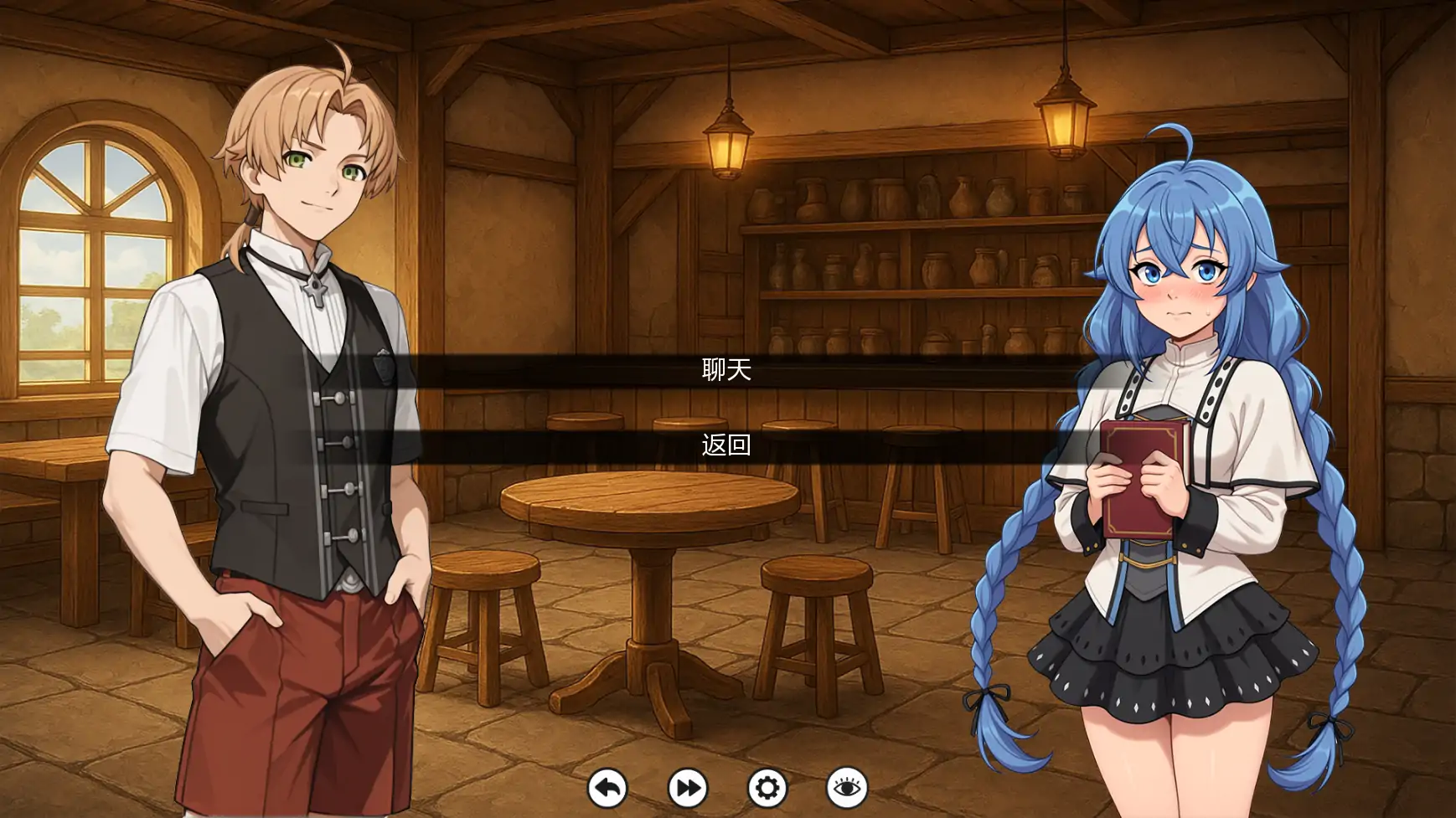Pick the top dialogue choice bar
The image size is (1456, 818).
pos(727,369)
